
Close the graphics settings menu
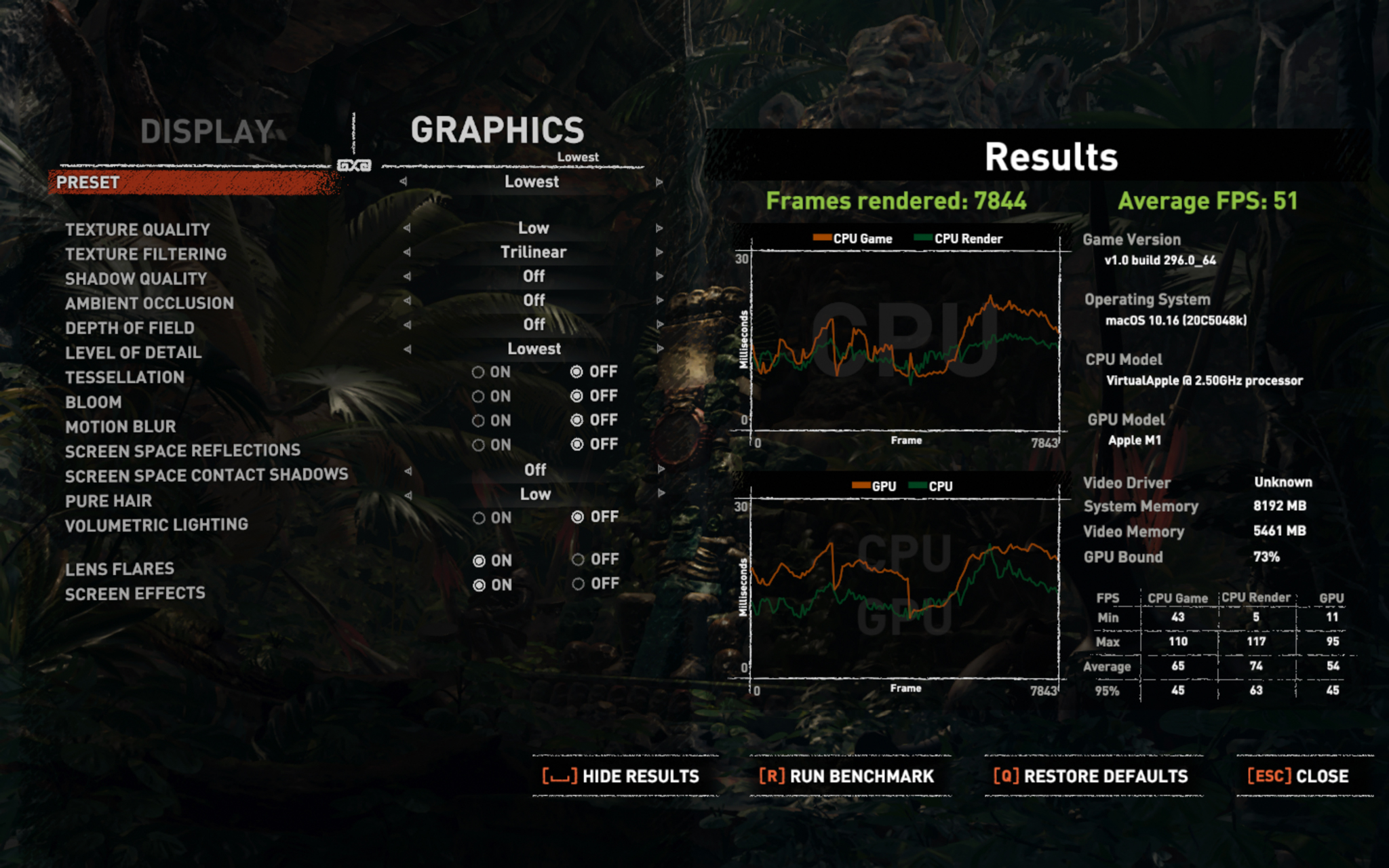click(1298, 776)
